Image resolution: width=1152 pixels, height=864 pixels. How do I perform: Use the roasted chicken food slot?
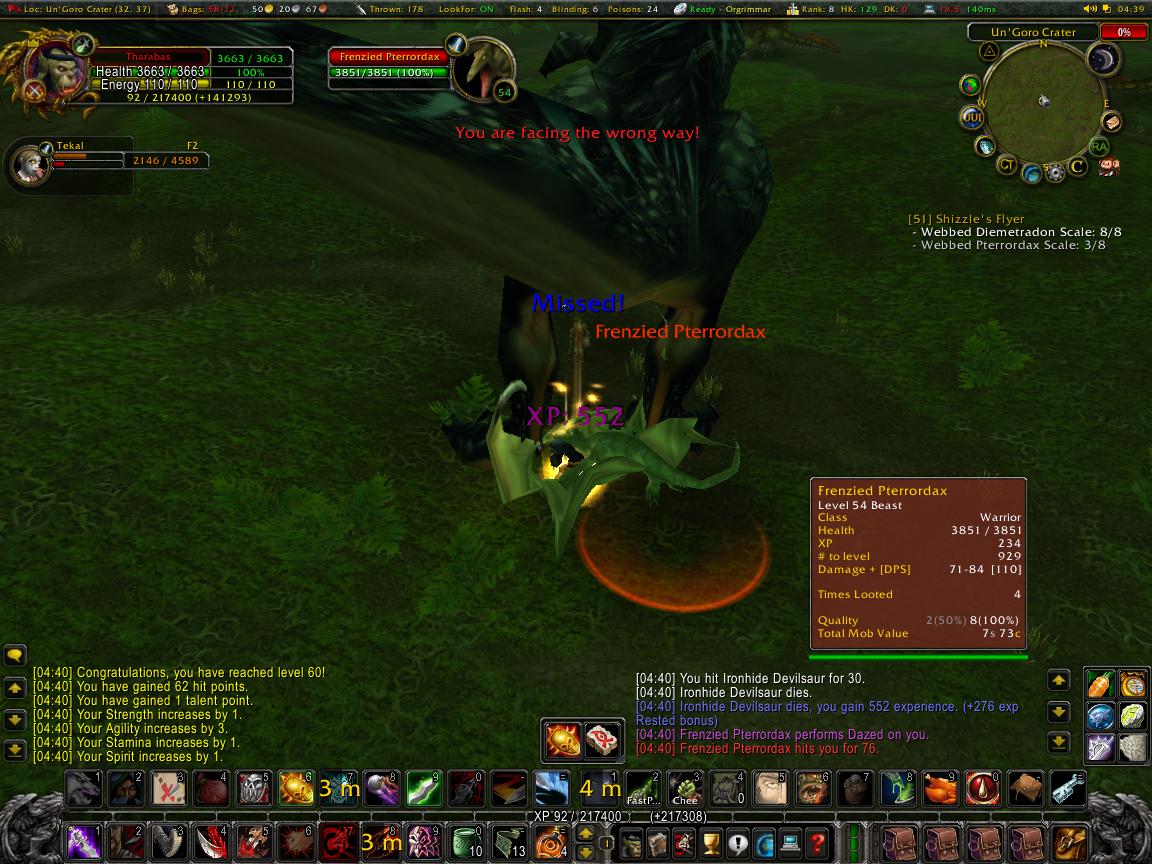pos(939,789)
